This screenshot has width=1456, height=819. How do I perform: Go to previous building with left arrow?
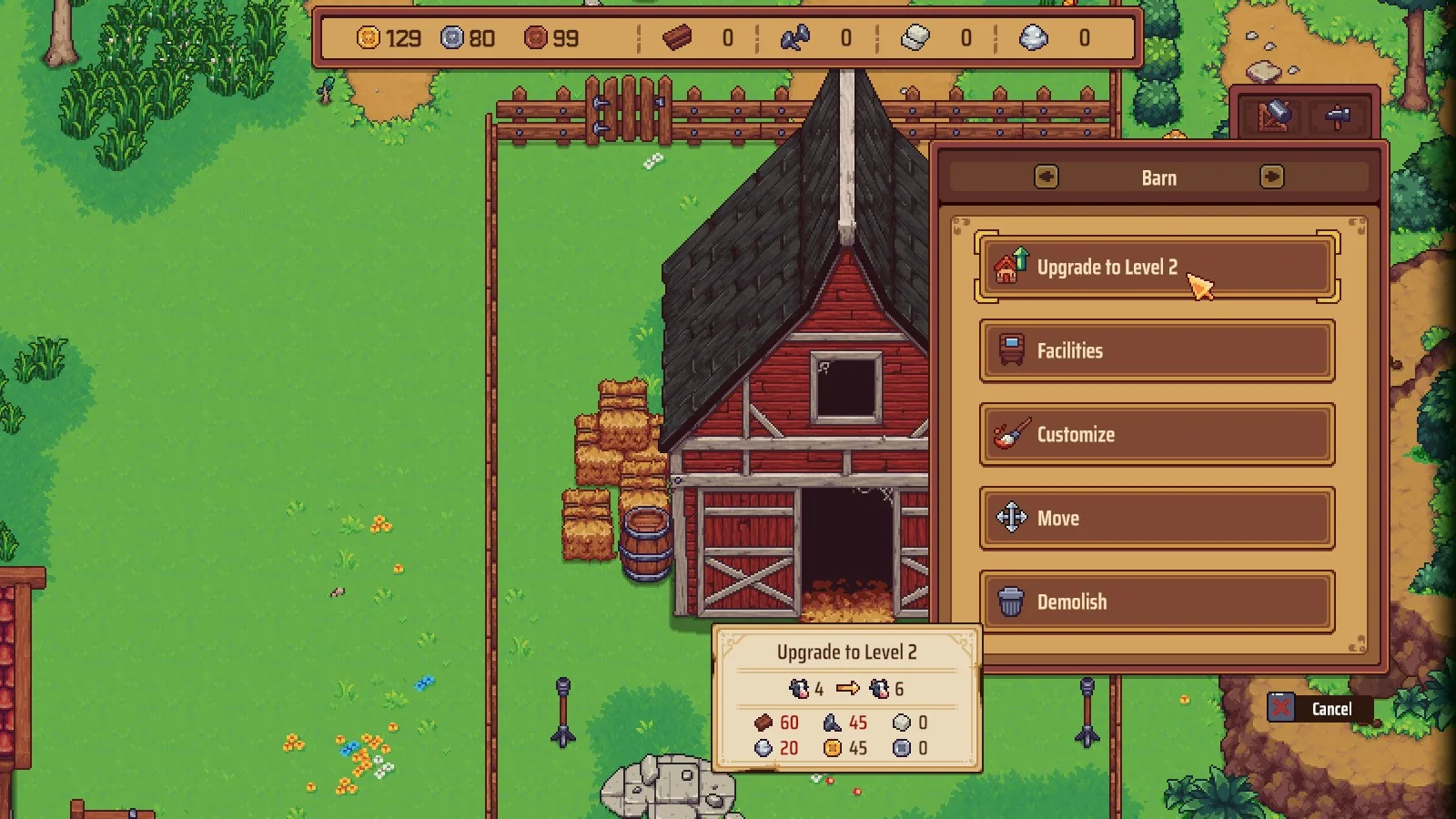click(x=1046, y=177)
